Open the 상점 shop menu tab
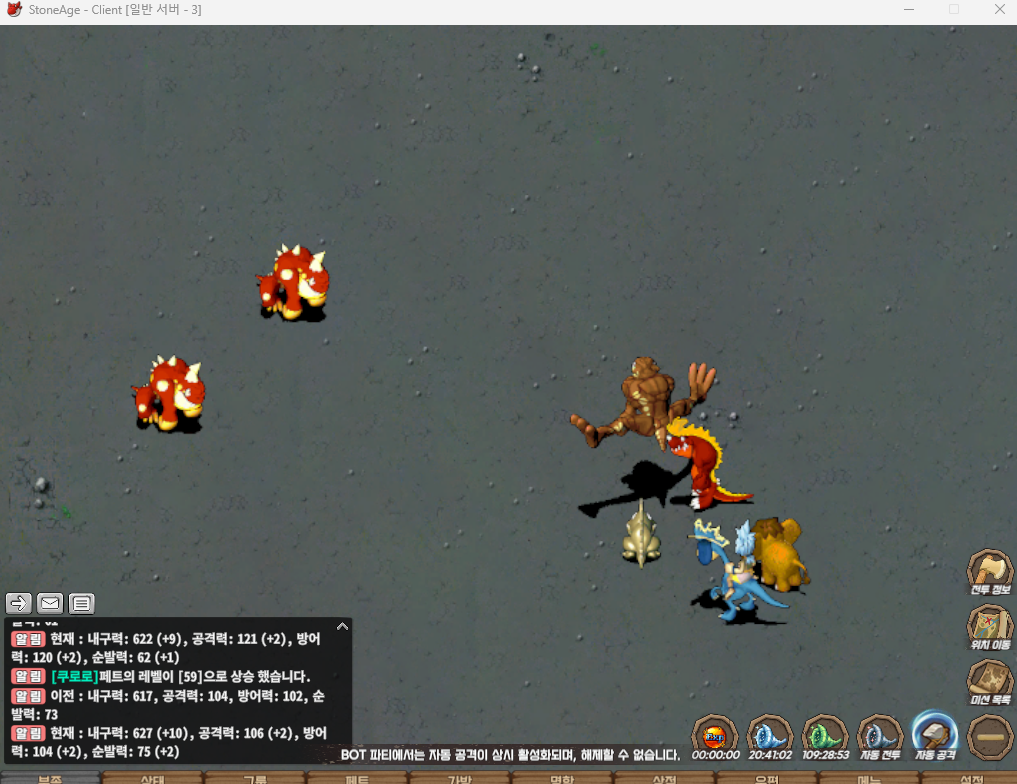The width and height of the screenshot is (1017, 784). 664,779
